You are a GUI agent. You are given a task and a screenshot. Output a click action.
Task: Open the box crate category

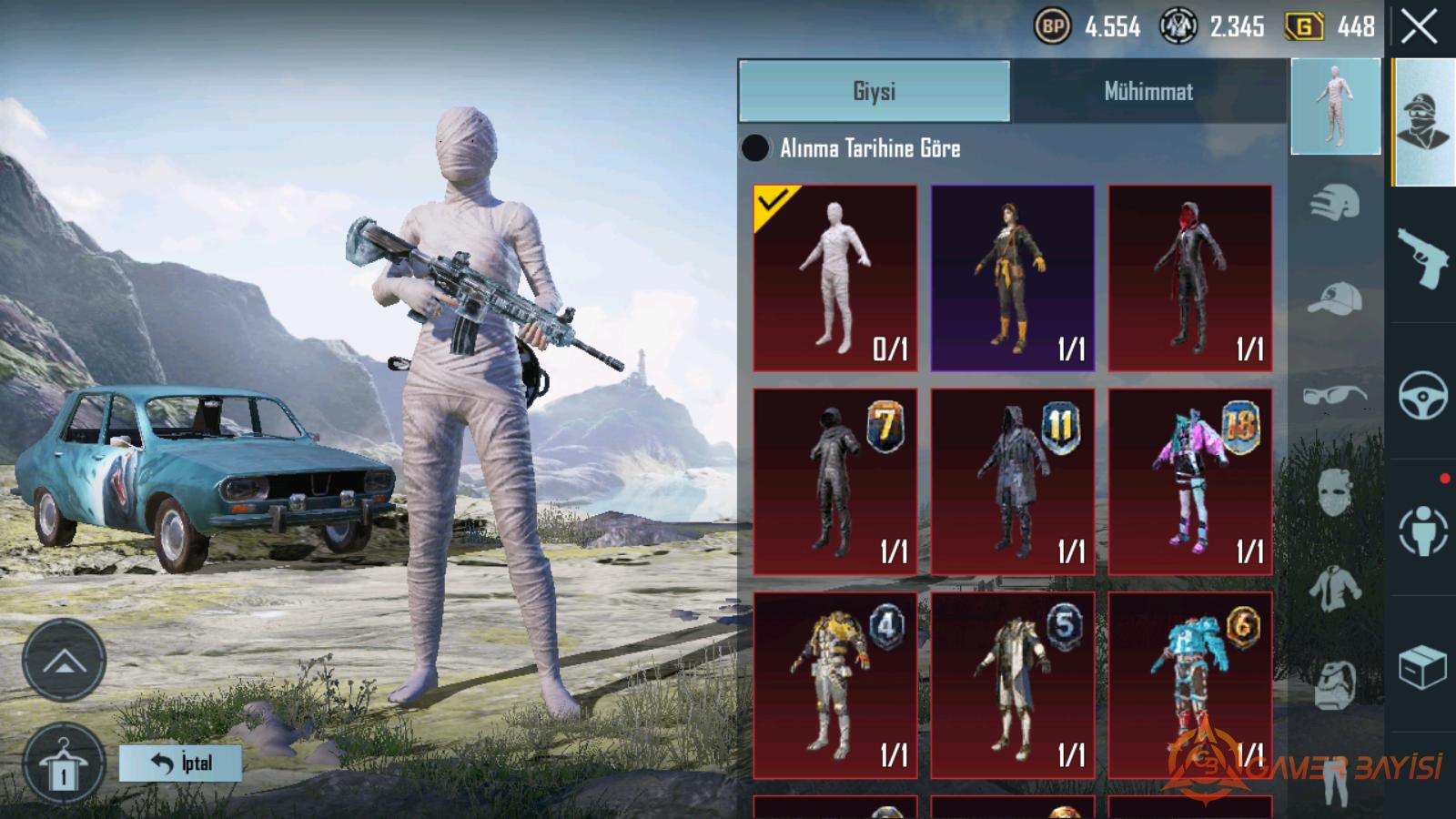click(x=1422, y=667)
